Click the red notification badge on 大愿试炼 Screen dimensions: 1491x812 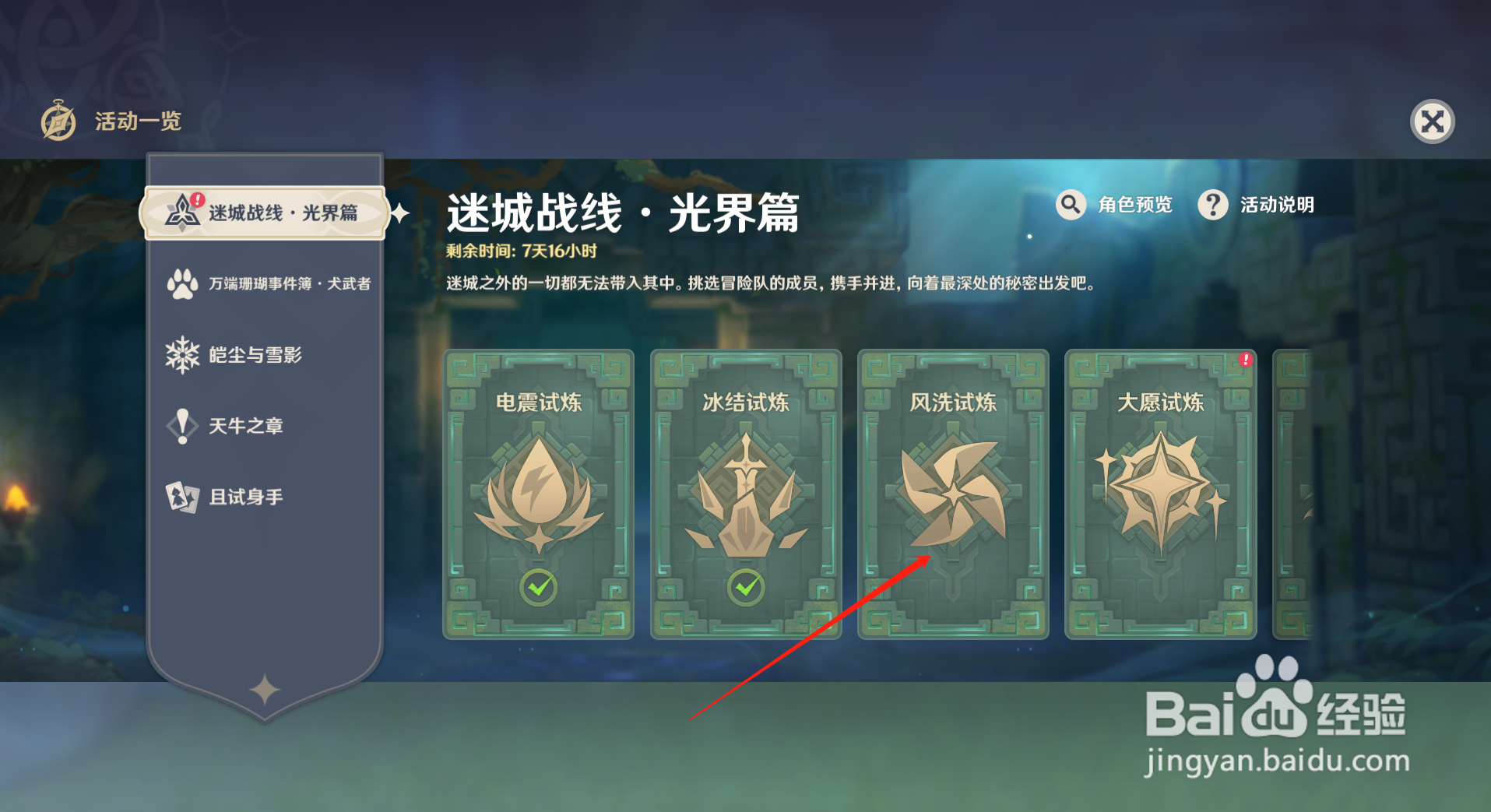[1245, 360]
